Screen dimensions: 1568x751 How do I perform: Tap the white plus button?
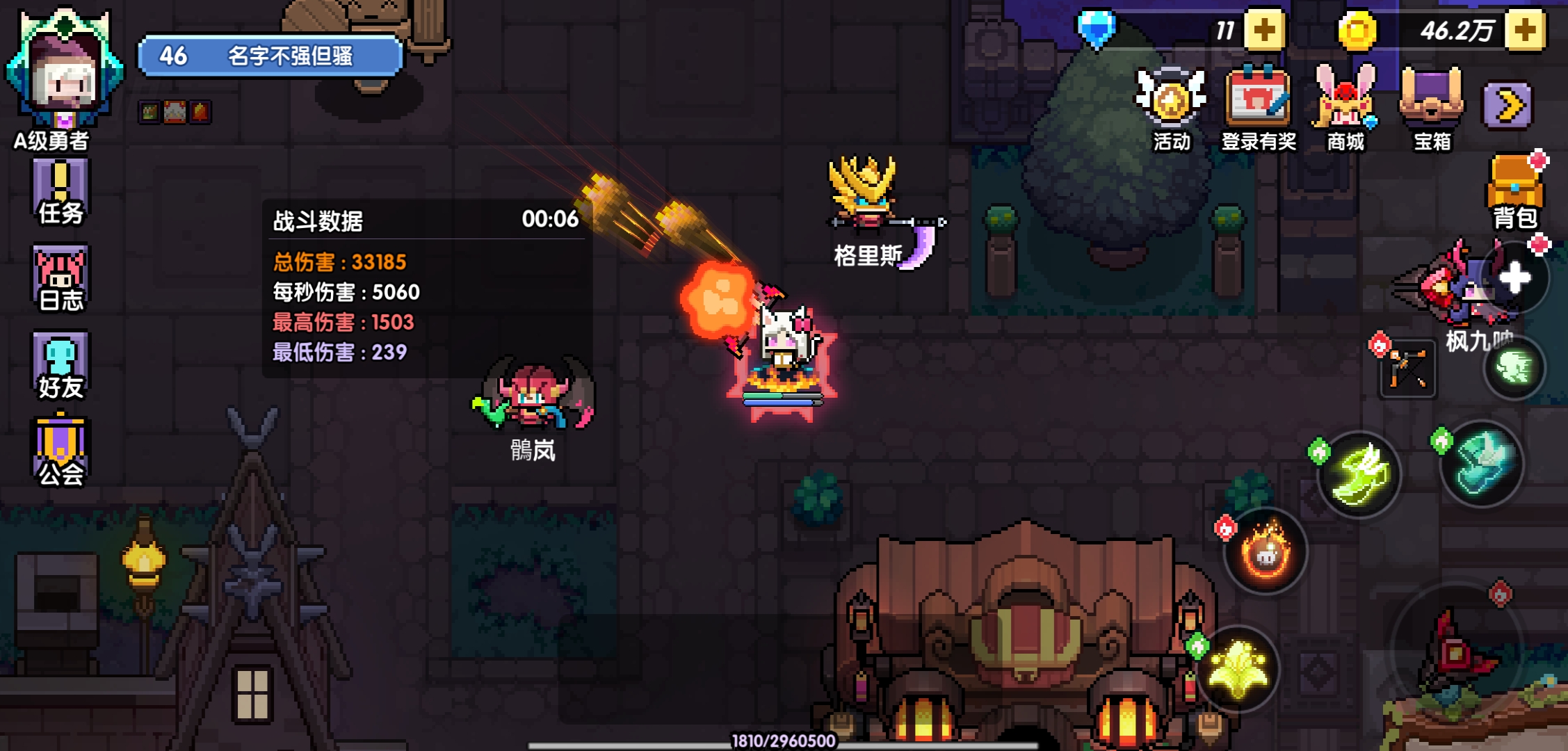click(x=1514, y=278)
